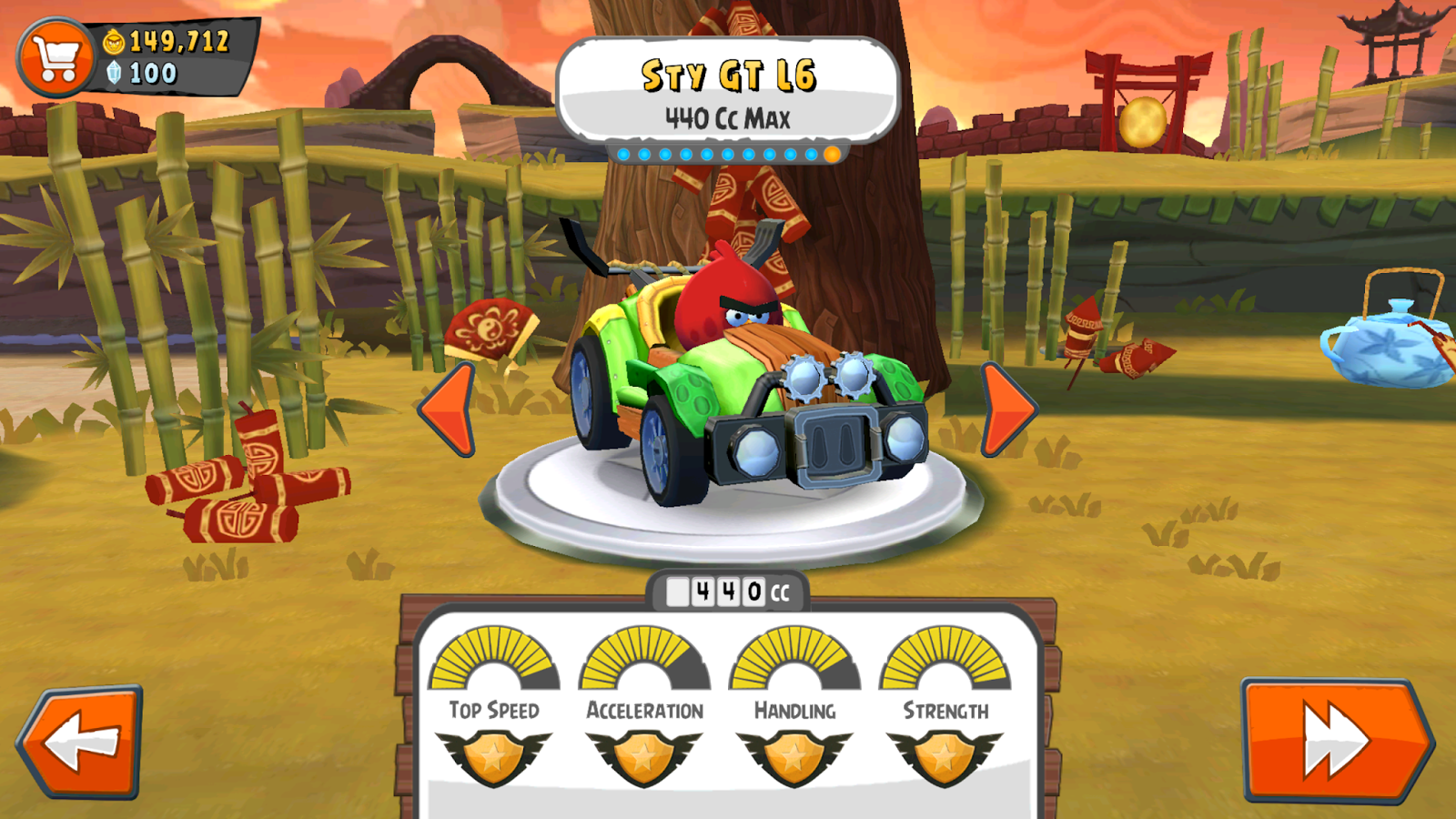Open the shop via the cart icon
Viewport: 1456px width, 819px height.
coord(56,56)
